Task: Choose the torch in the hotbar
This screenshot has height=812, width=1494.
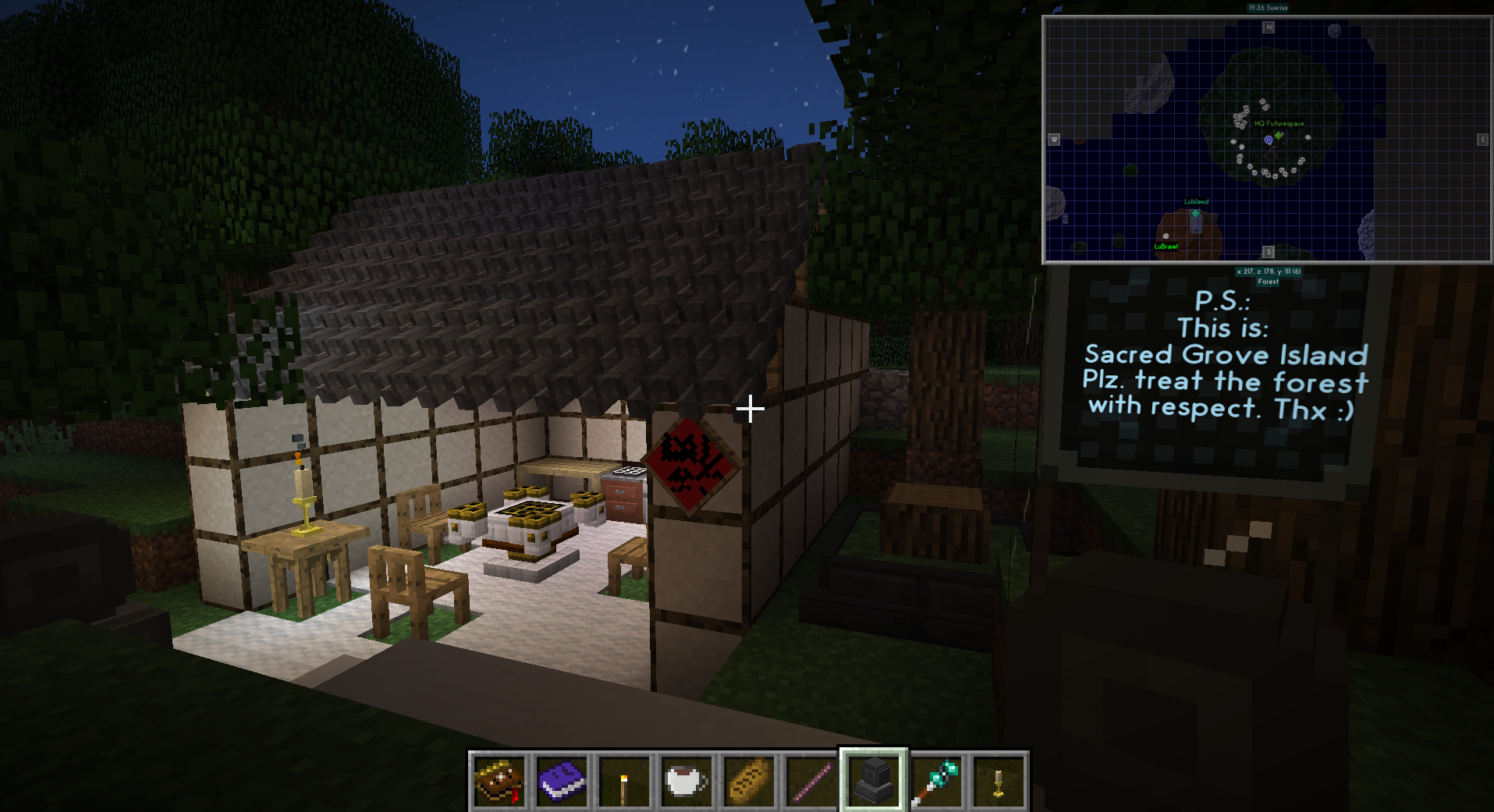Action: tap(624, 781)
